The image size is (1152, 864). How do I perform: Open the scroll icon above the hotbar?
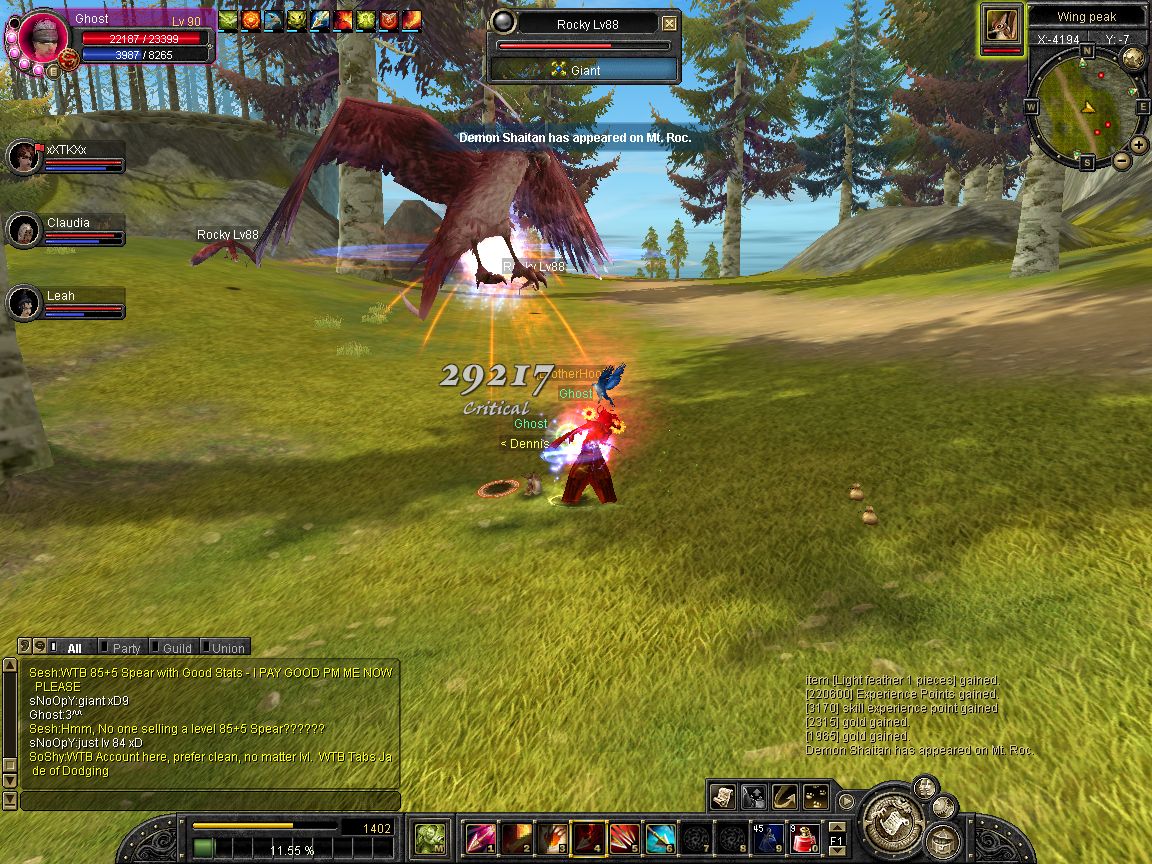pyautogui.click(x=722, y=796)
